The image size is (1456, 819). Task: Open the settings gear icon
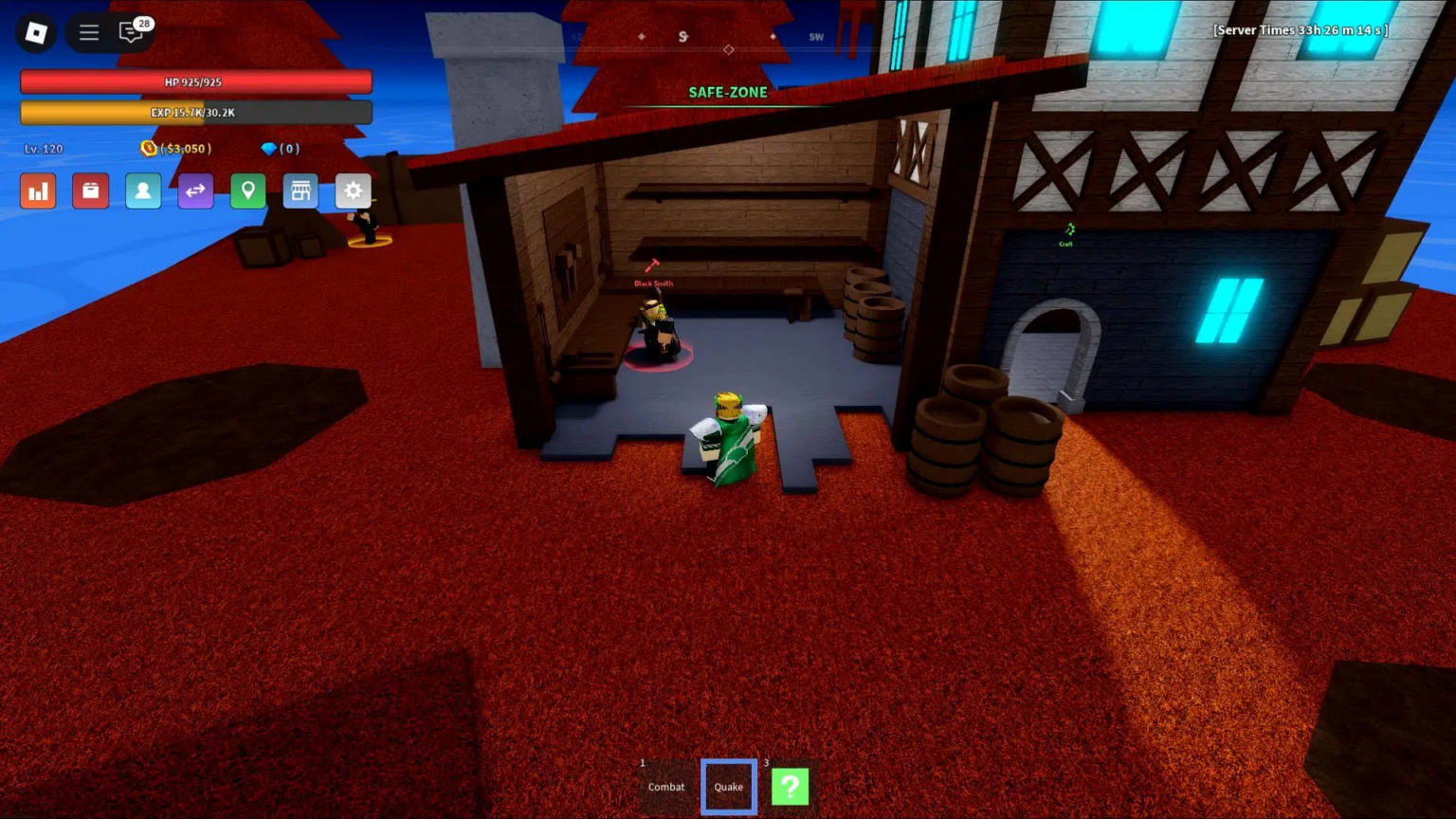click(x=353, y=191)
